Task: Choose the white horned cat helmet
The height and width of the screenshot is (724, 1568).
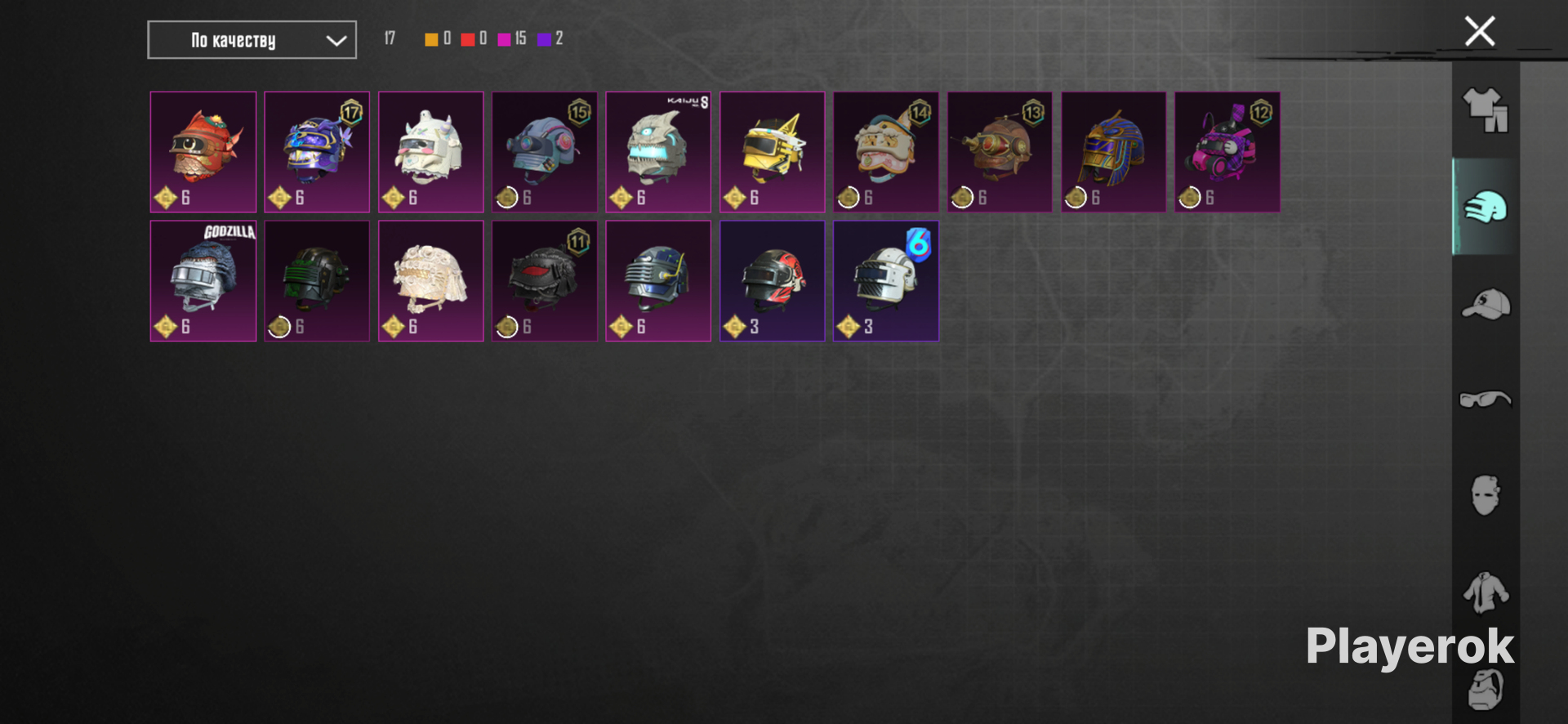Action: pyautogui.click(x=431, y=152)
